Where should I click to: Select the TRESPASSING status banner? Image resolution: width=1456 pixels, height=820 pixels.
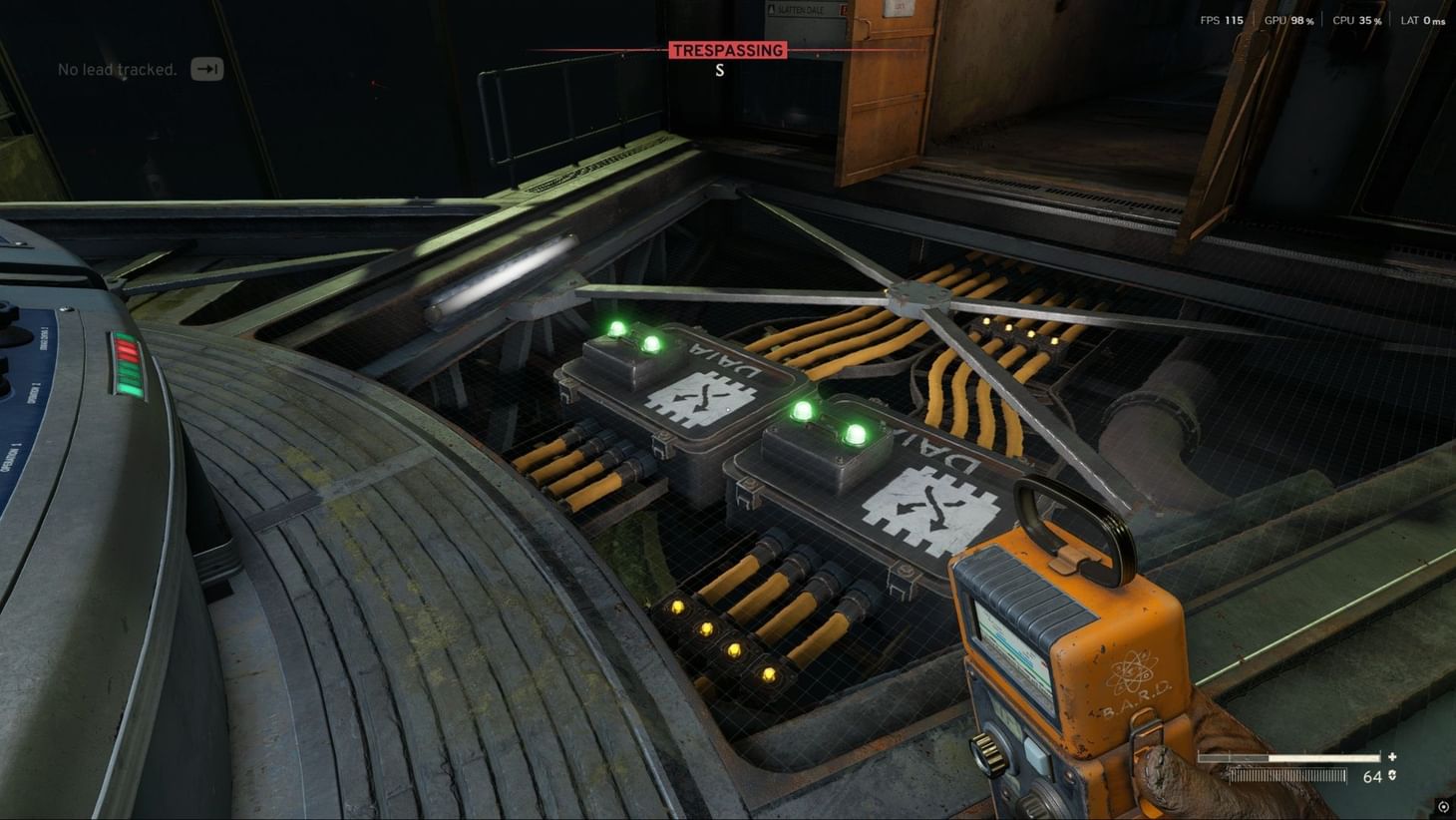coord(726,50)
